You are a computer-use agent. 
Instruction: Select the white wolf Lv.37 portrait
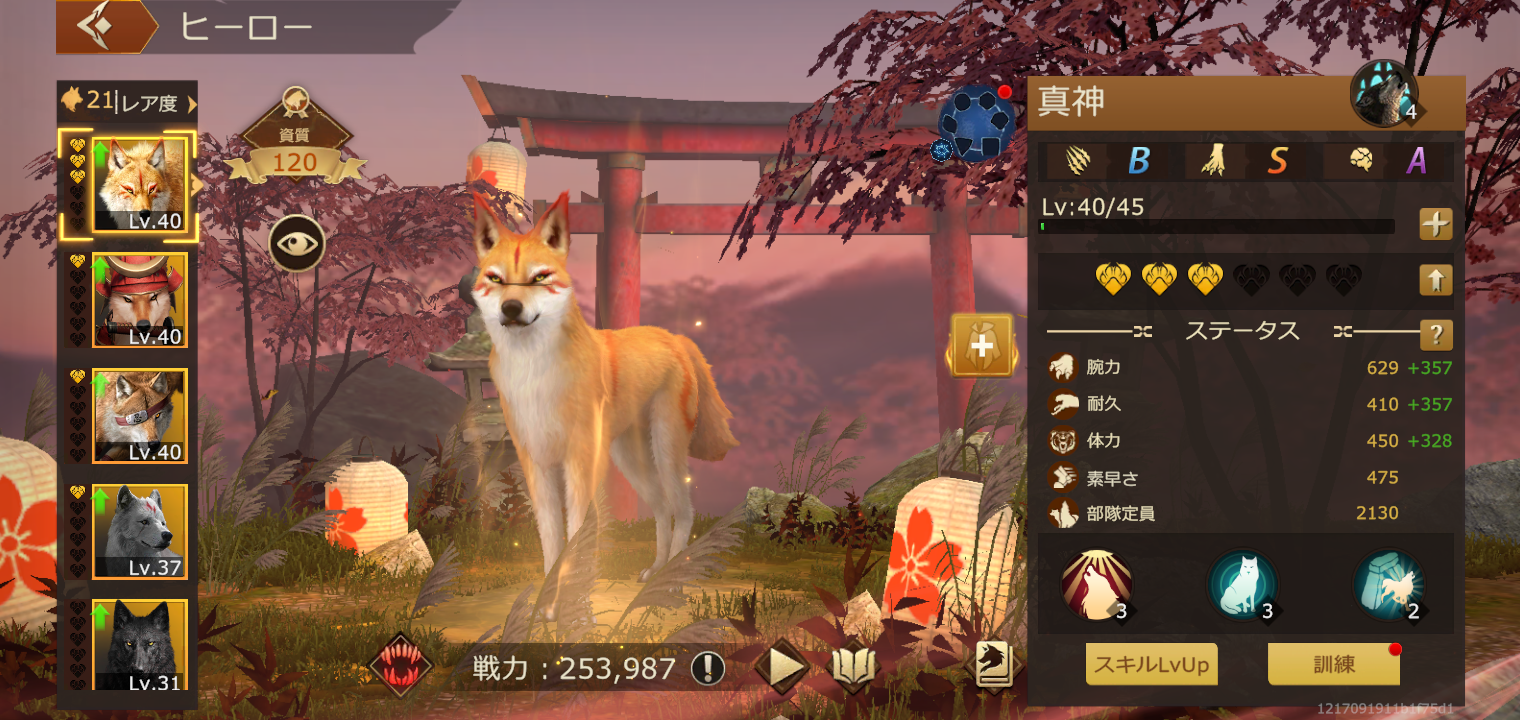(x=140, y=531)
